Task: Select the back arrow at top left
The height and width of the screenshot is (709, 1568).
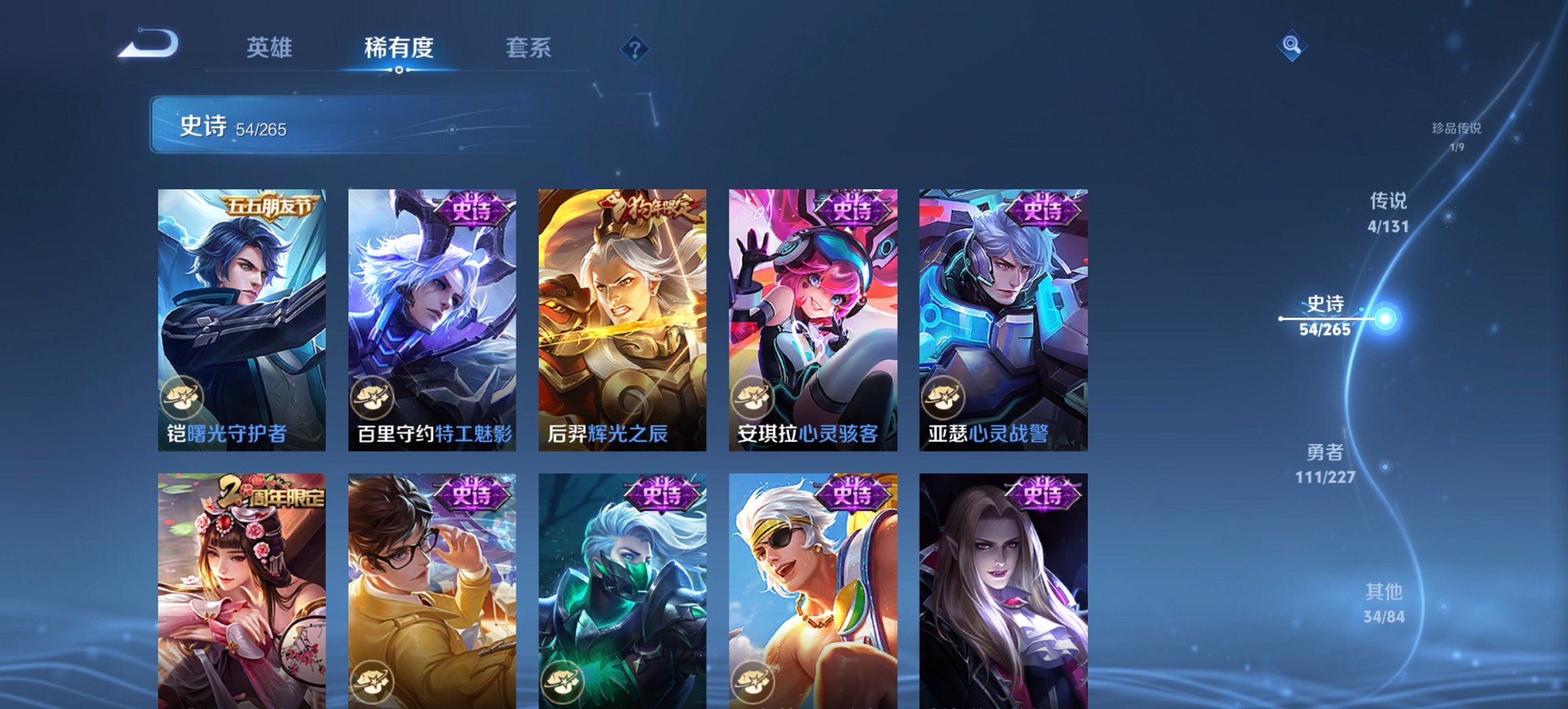Action: click(x=147, y=43)
